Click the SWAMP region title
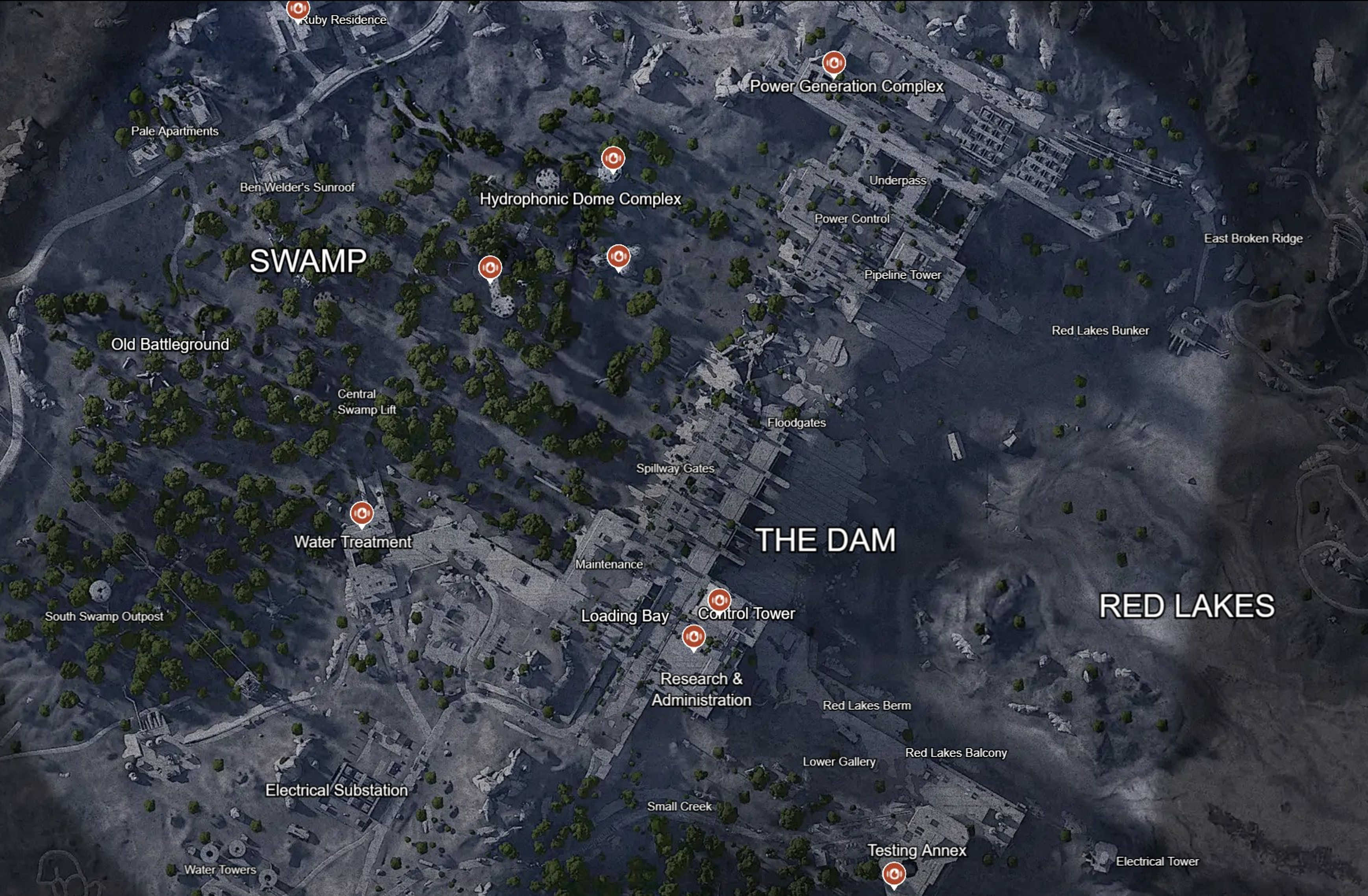1368x896 pixels. [308, 261]
